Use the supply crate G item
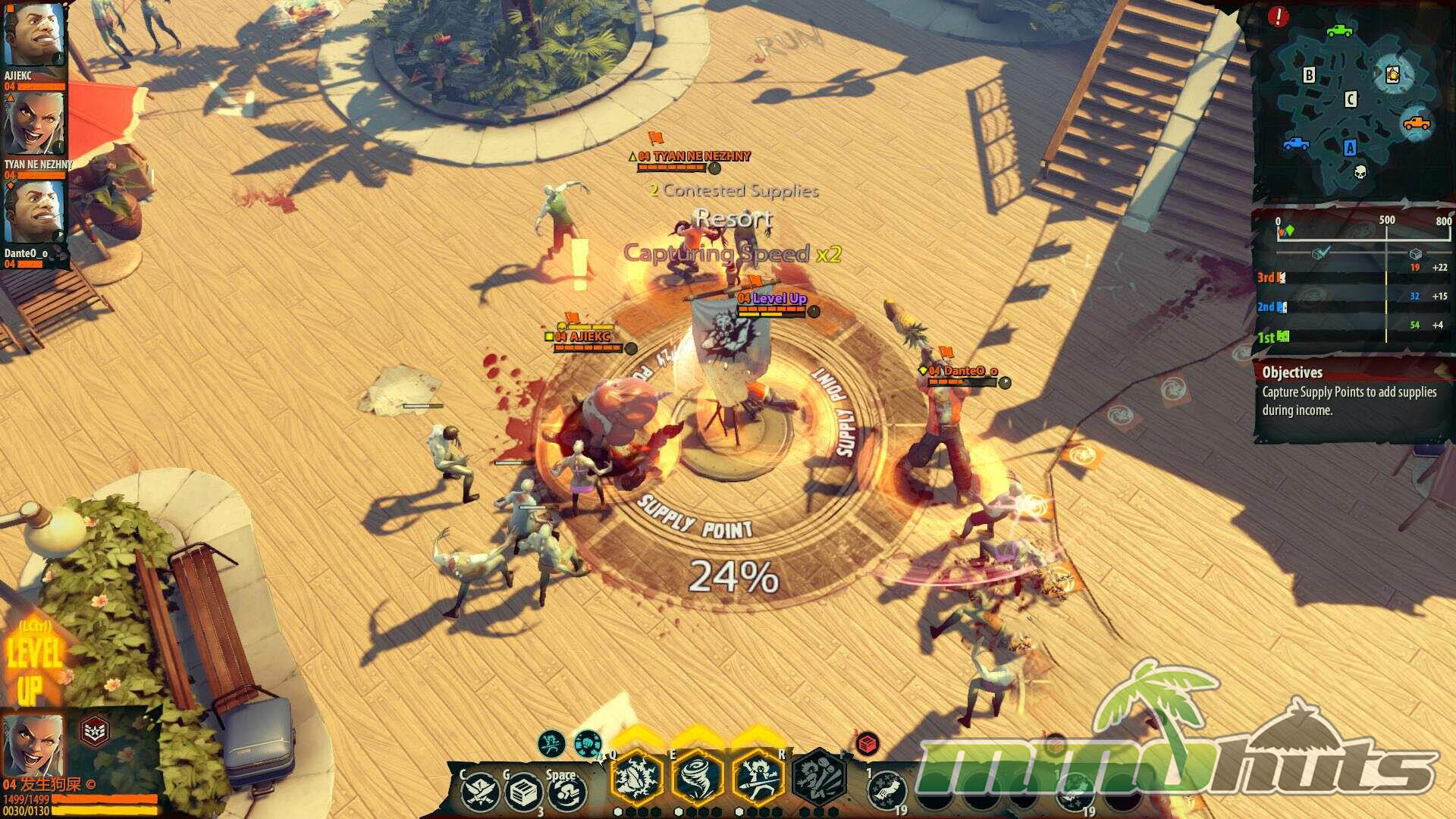 (x=524, y=793)
